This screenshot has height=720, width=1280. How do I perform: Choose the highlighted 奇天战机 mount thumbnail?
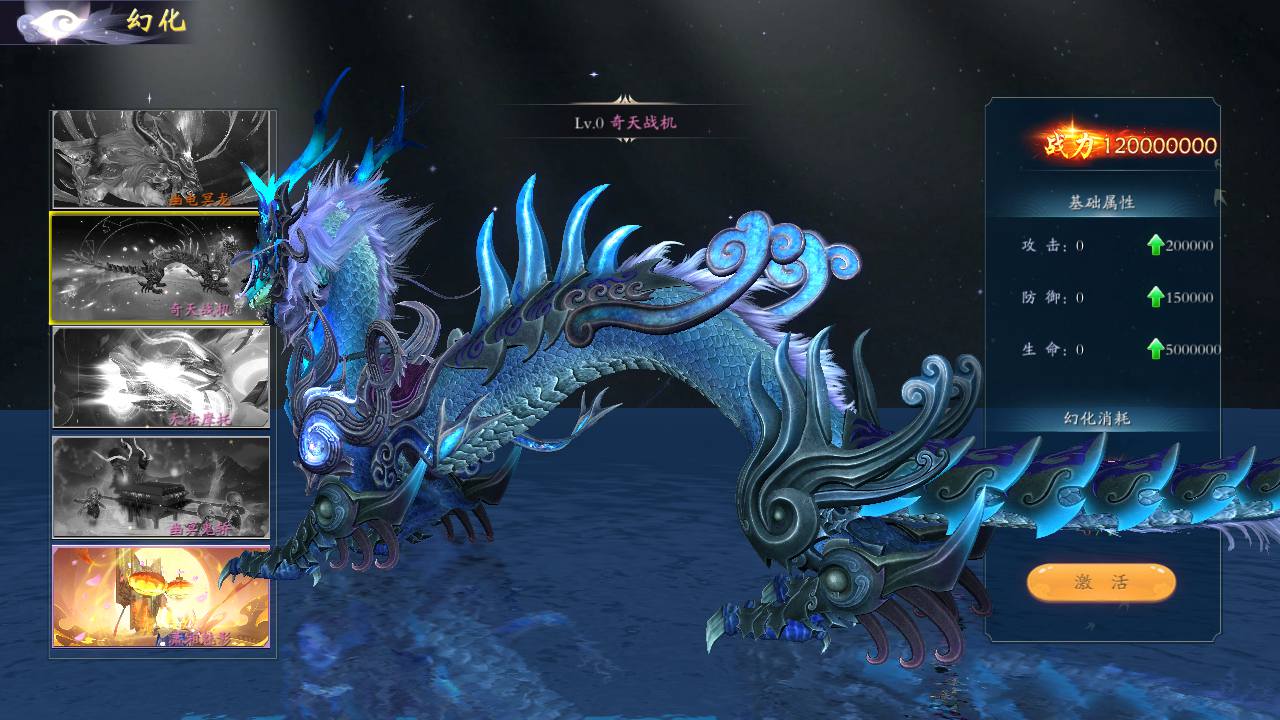(x=158, y=268)
